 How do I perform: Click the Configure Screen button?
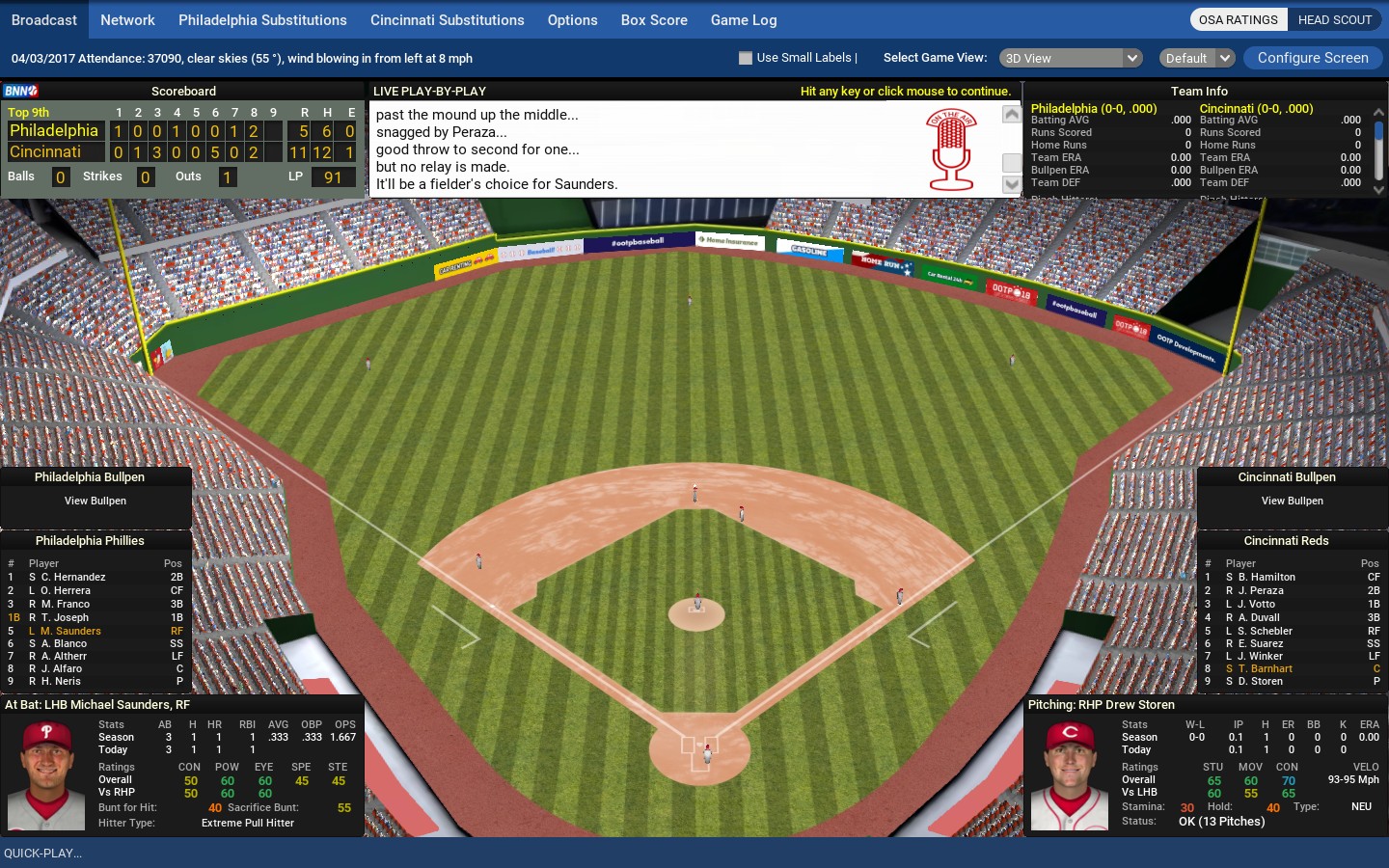coord(1313,58)
